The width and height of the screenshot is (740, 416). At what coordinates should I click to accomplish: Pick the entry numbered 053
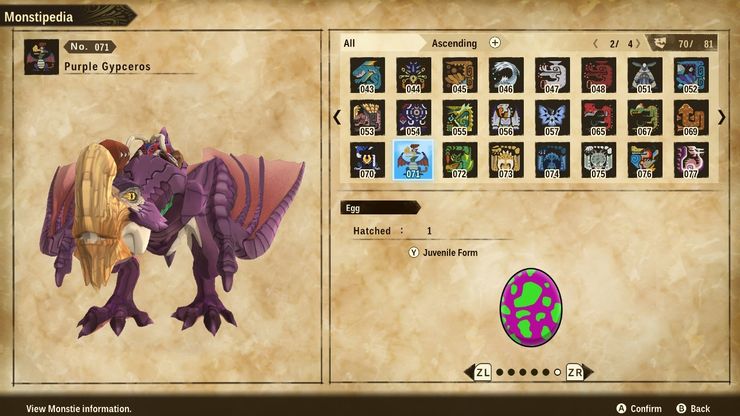367,118
